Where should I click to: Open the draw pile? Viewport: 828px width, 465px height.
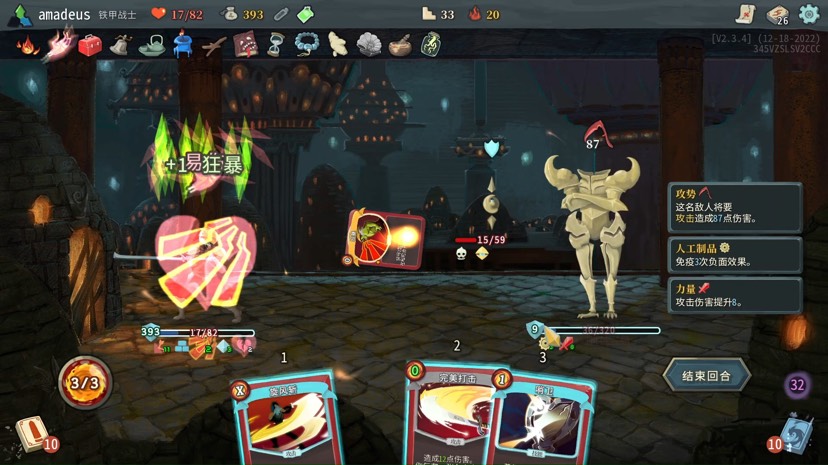coord(32,434)
